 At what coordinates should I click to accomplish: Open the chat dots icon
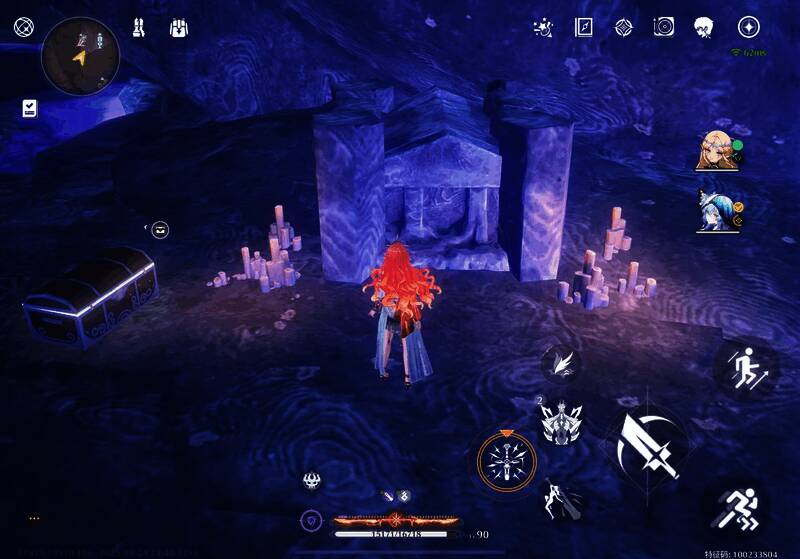pos(34,518)
